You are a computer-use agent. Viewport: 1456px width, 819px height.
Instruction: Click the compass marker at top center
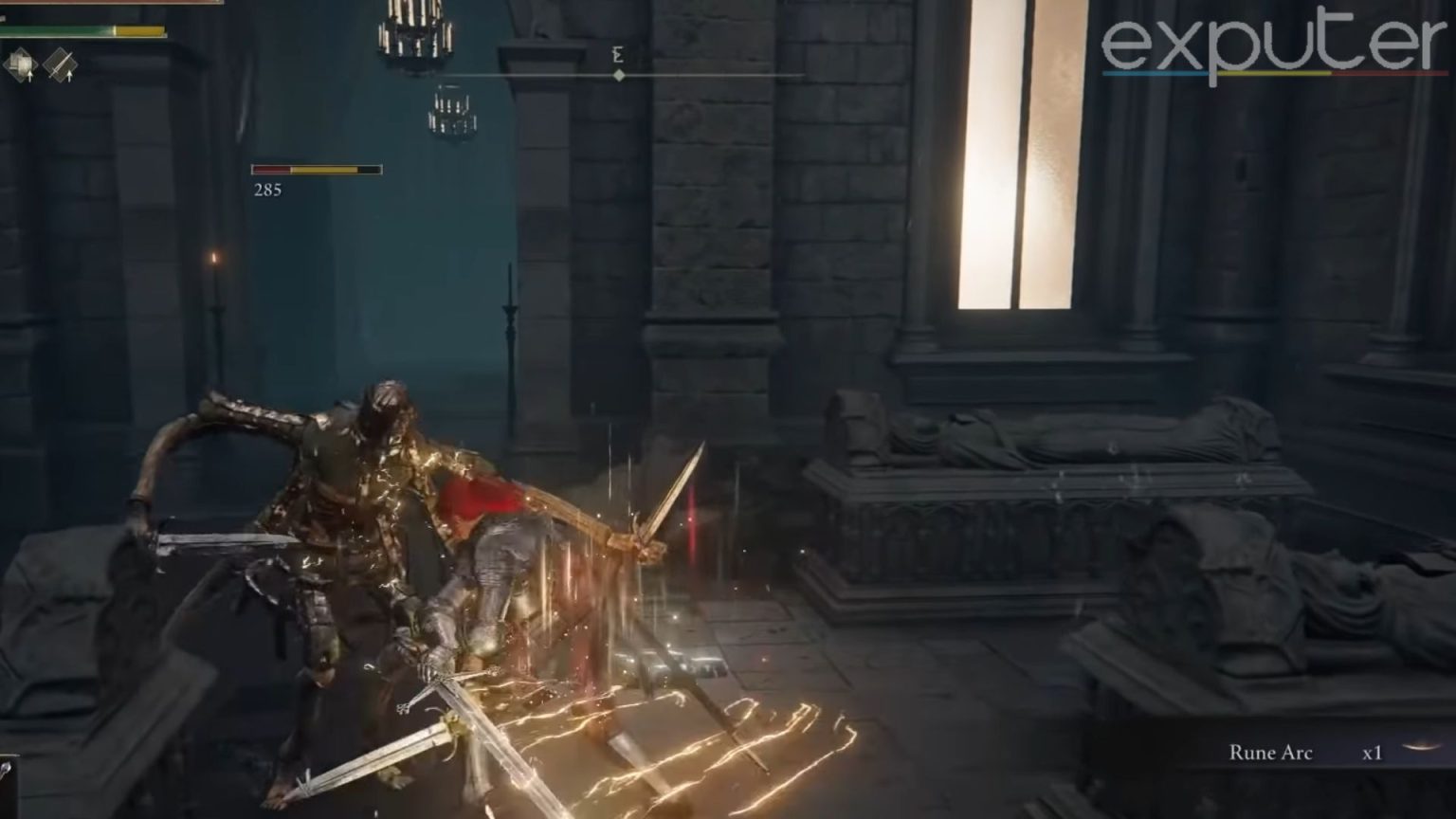click(618, 75)
